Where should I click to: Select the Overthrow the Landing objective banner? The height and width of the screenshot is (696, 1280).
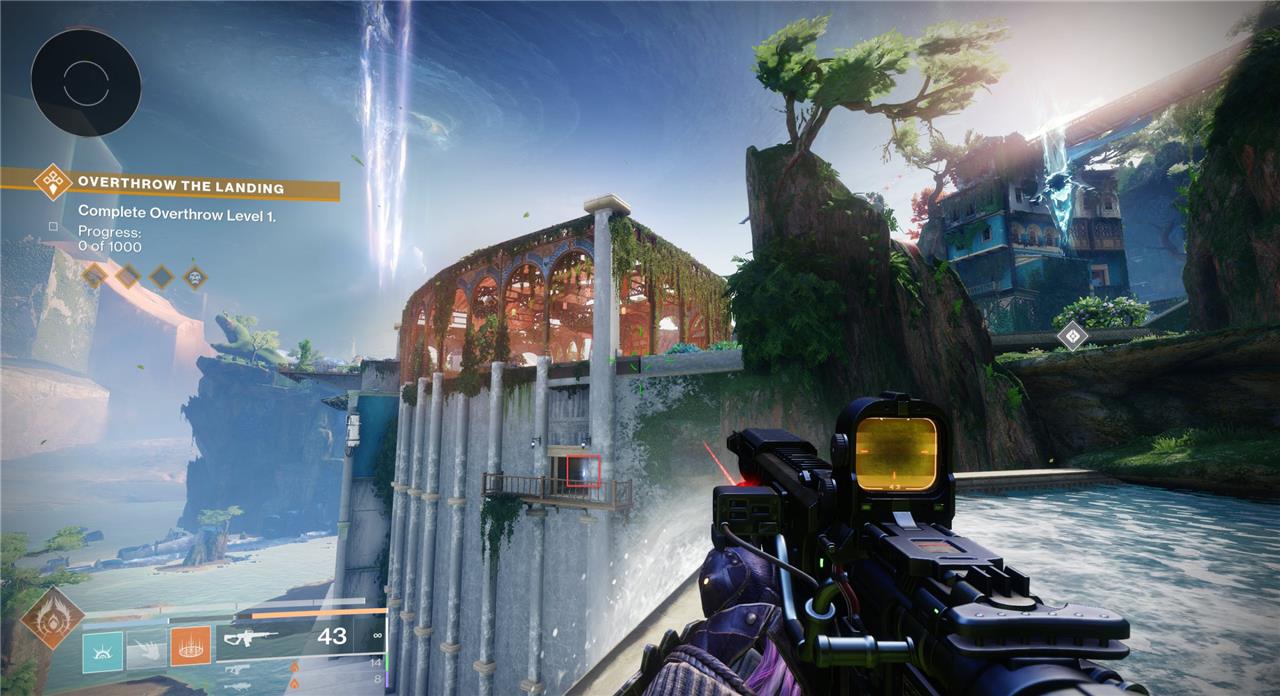[181, 186]
